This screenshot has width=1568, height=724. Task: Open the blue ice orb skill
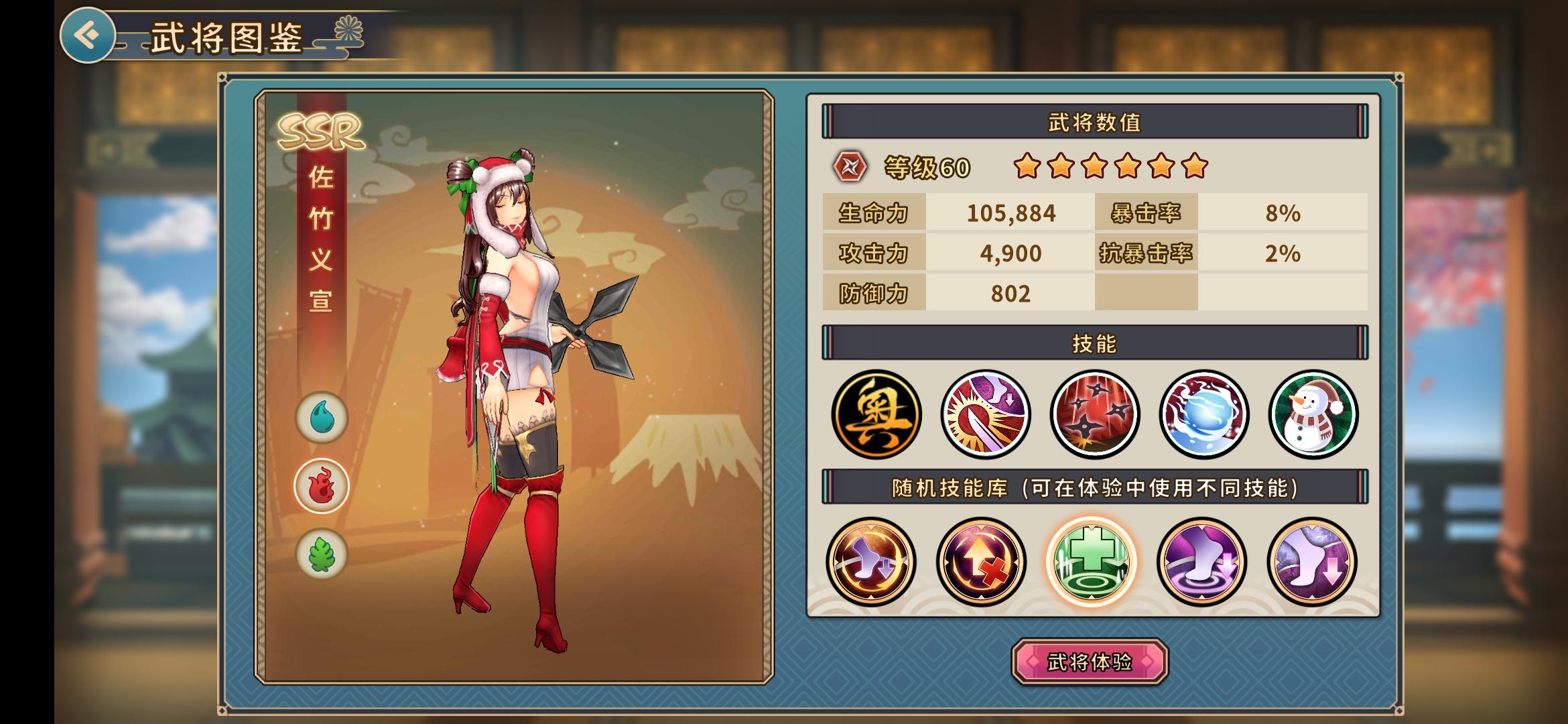(1204, 414)
